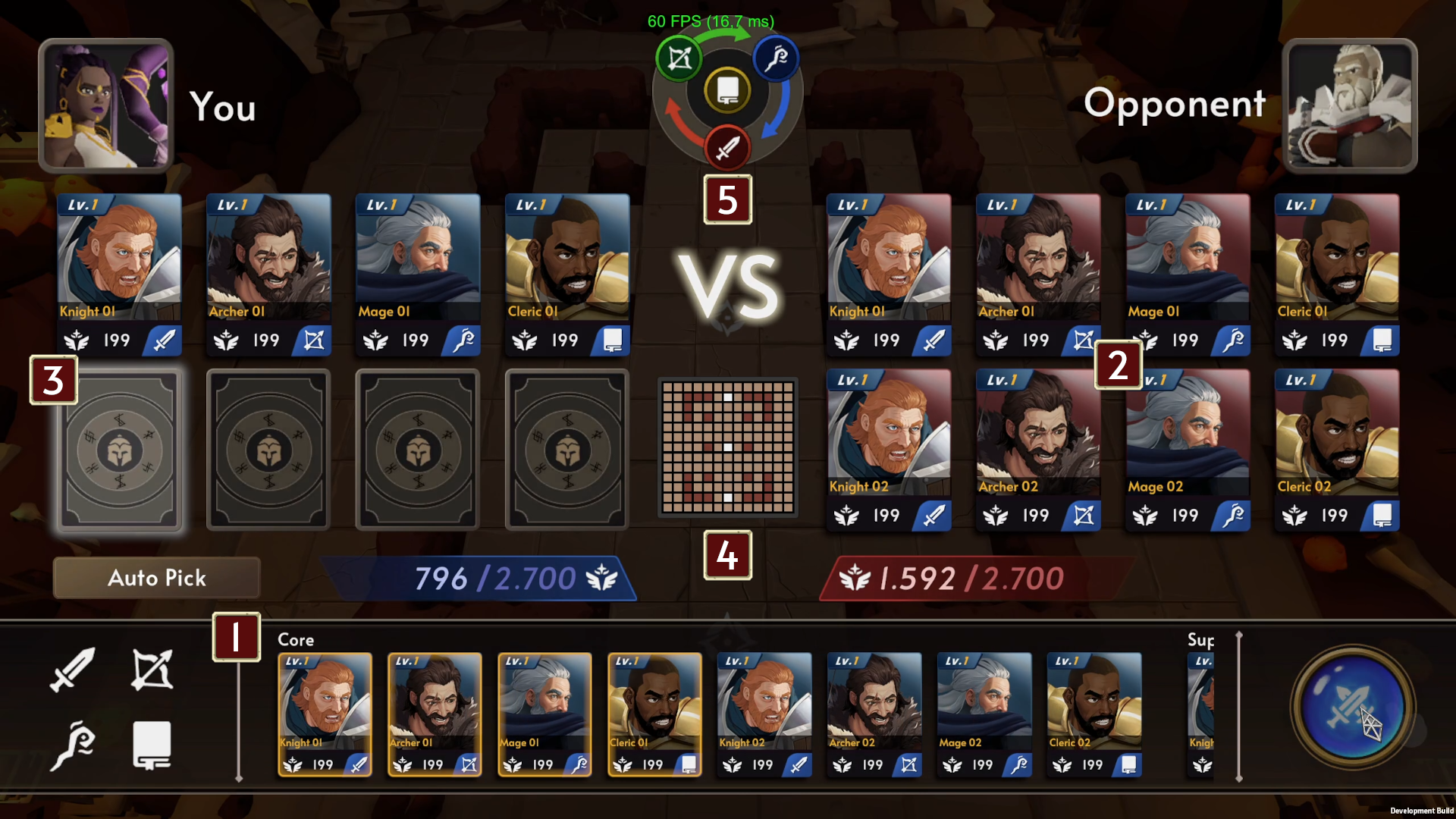Select Cleric 01 in the Core roster
Screen dimensions: 1456x819
coord(654,714)
